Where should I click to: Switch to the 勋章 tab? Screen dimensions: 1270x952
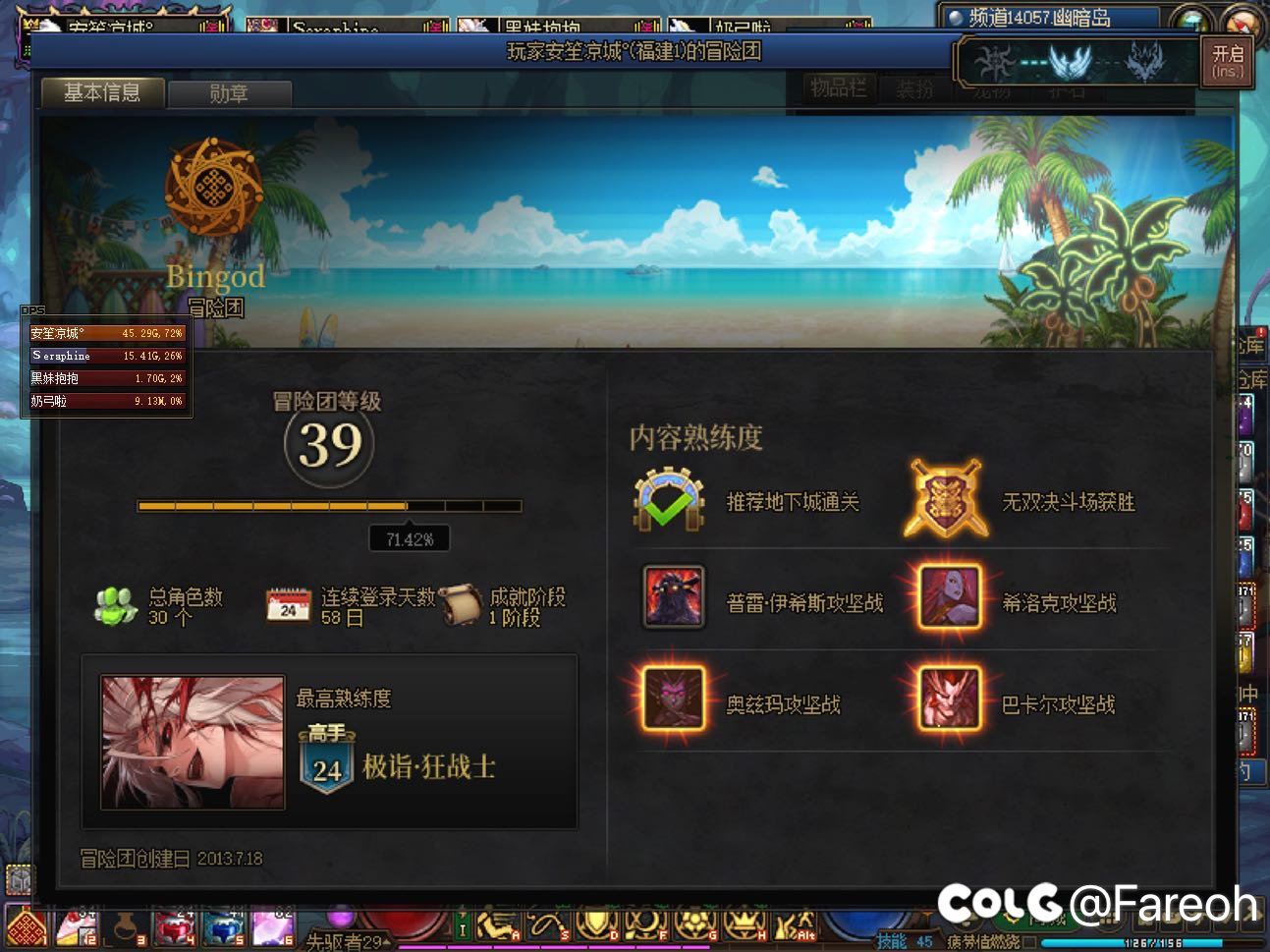click(229, 93)
